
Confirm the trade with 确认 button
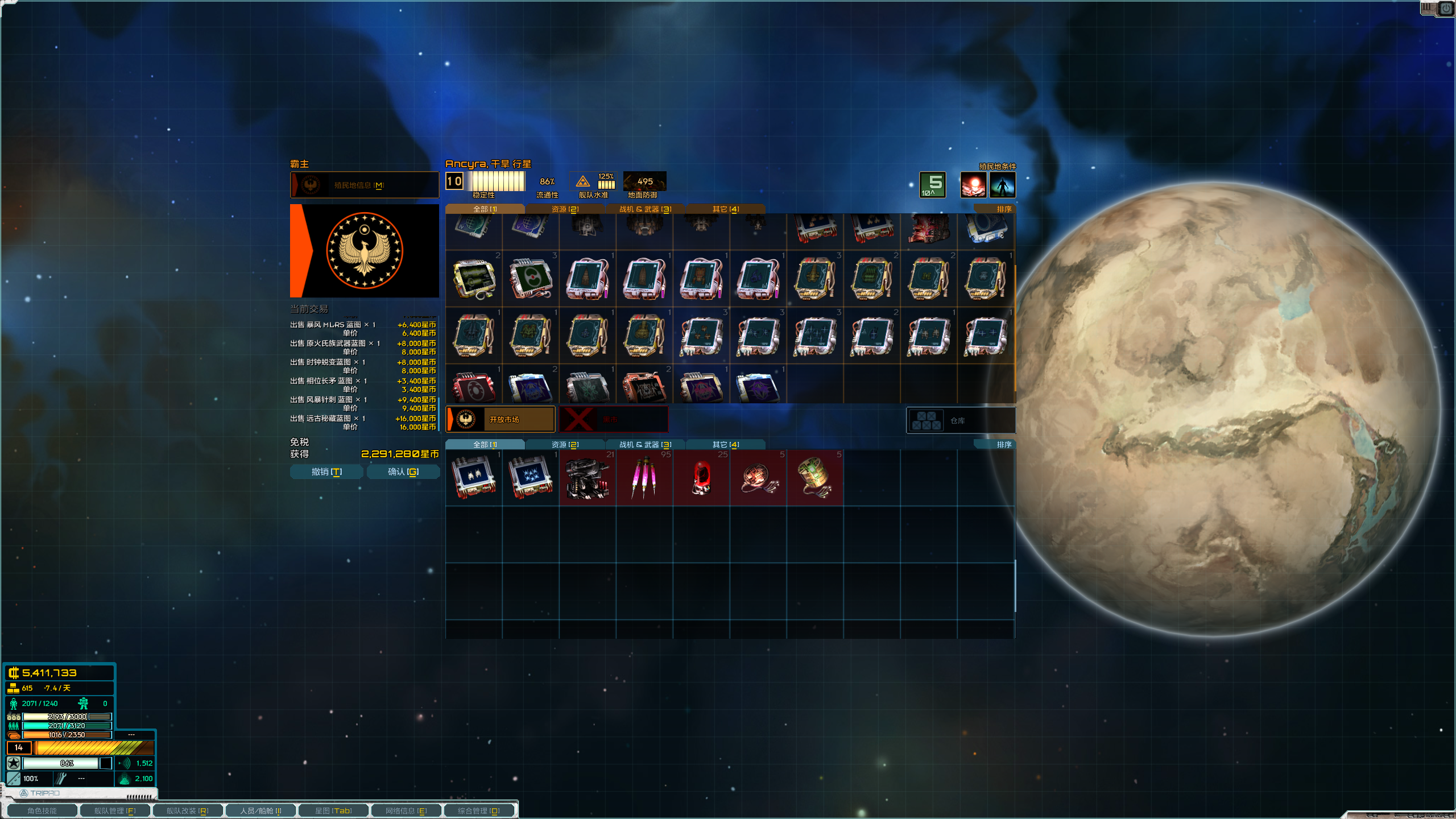403,472
